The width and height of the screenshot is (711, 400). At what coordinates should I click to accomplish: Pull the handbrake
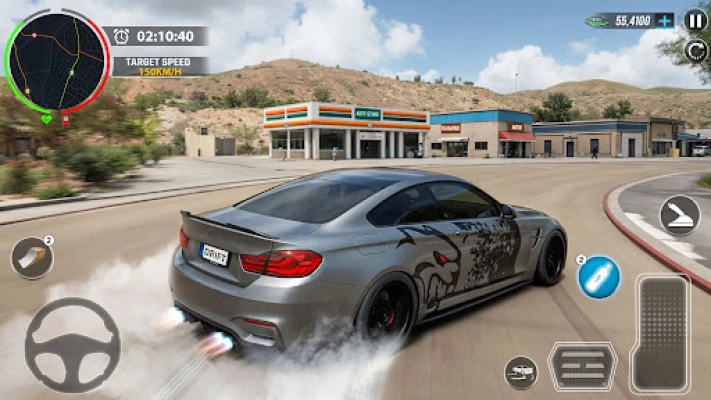point(679,215)
